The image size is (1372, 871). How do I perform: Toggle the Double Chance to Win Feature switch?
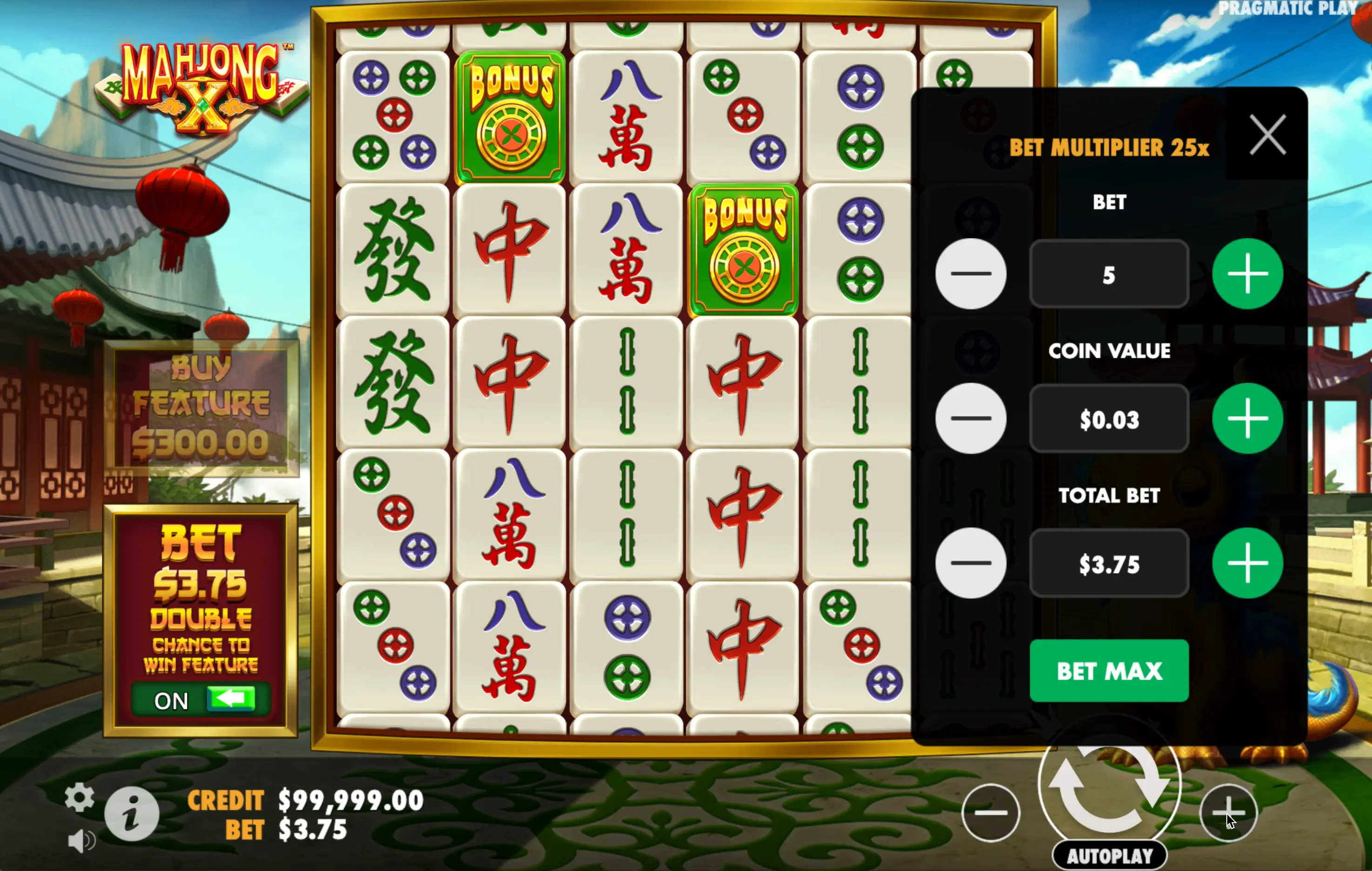click(201, 699)
